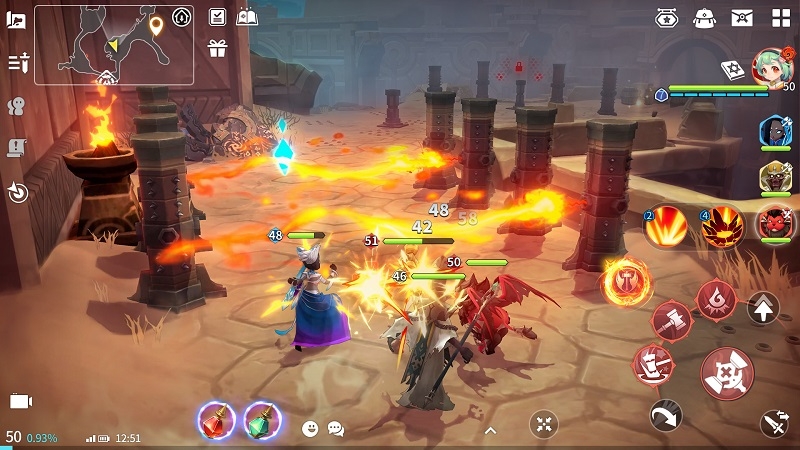This screenshot has height=450, width=800.
Task: Open the checklist icon in the top bar
Action: (217, 17)
